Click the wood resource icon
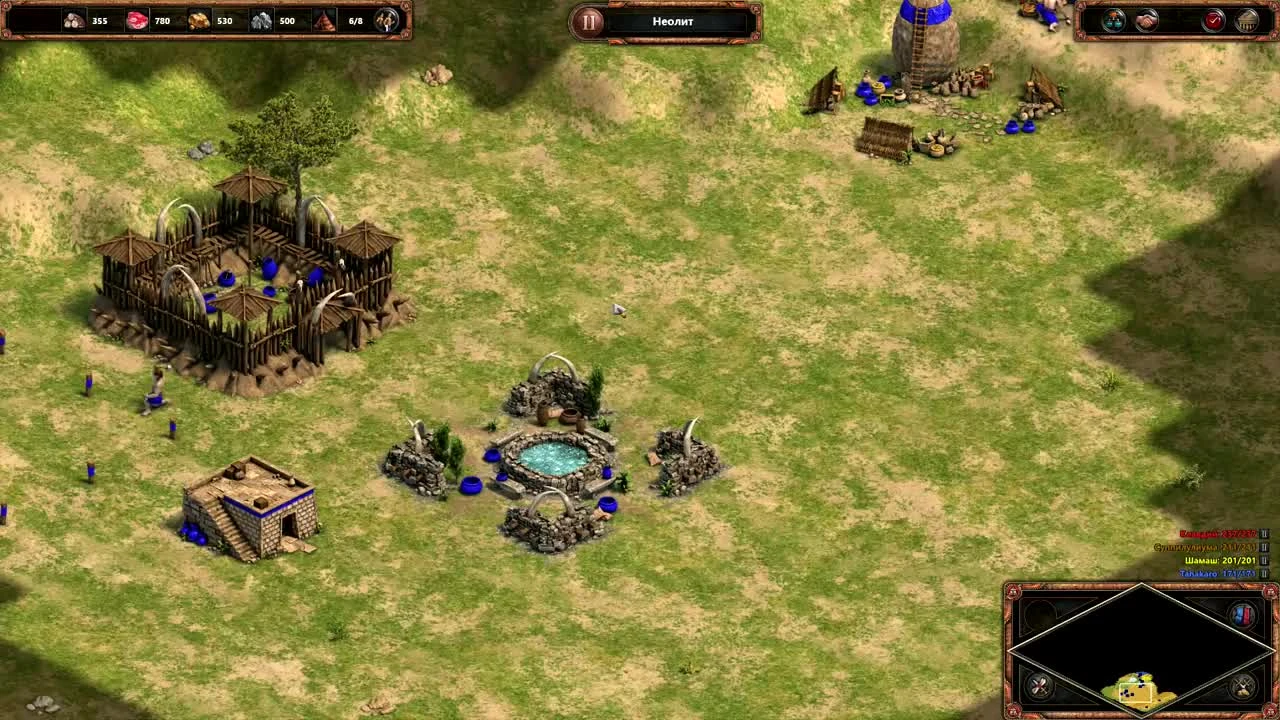 coord(73,20)
